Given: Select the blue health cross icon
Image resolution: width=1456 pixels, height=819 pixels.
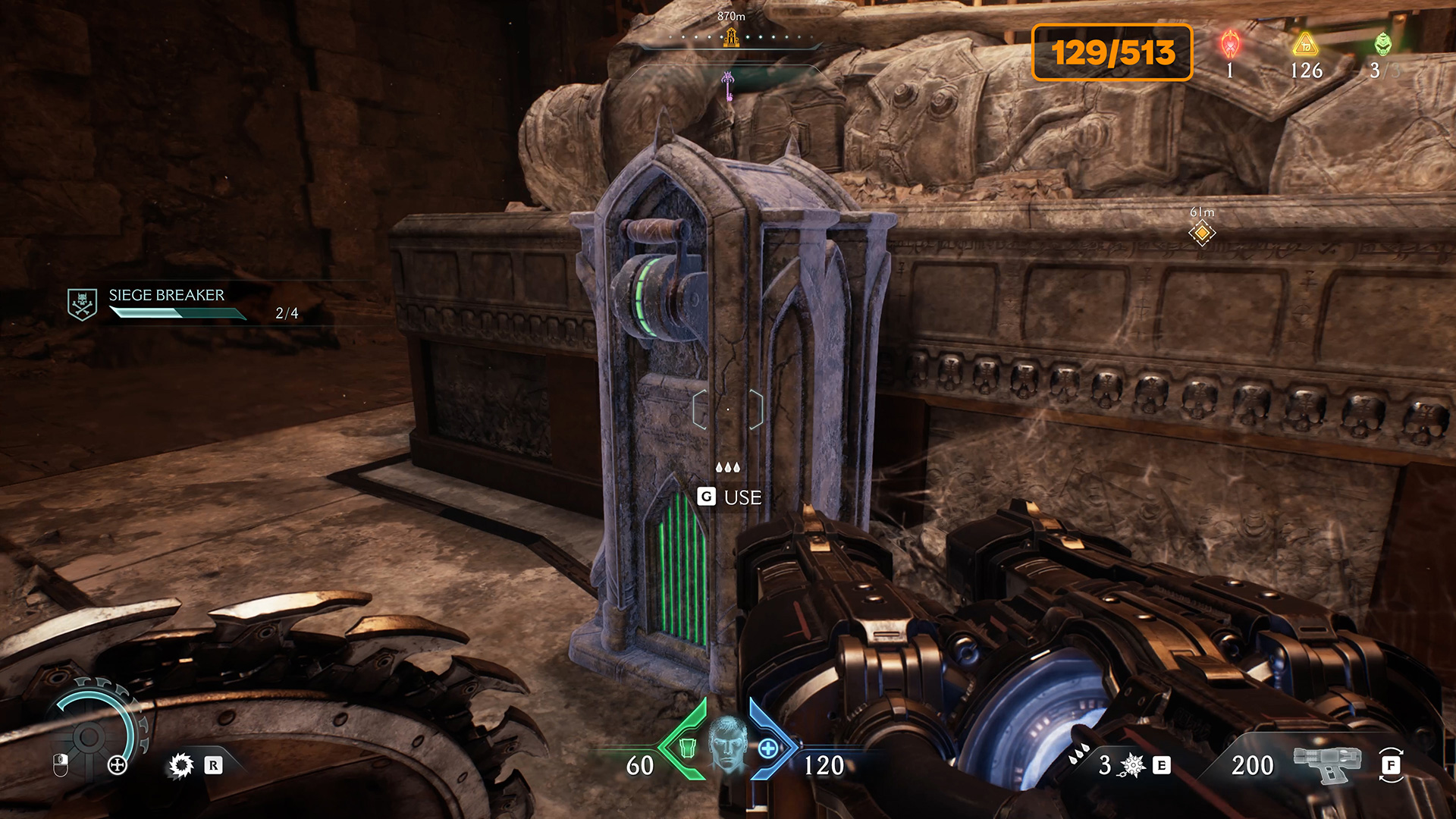Looking at the screenshot, I should pyautogui.click(x=768, y=748).
